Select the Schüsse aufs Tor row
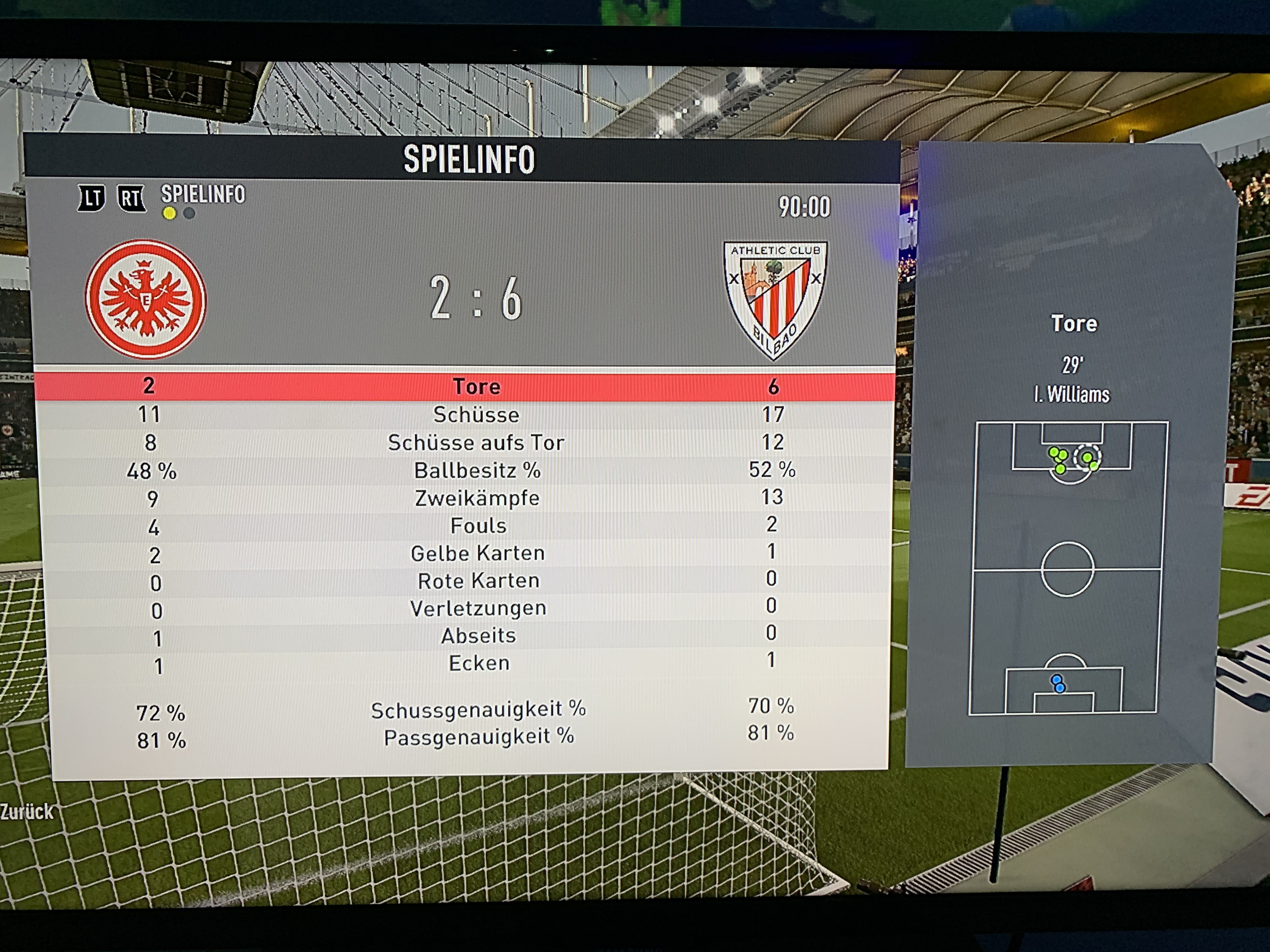The image size is (1270, 952). pos(476,442)
